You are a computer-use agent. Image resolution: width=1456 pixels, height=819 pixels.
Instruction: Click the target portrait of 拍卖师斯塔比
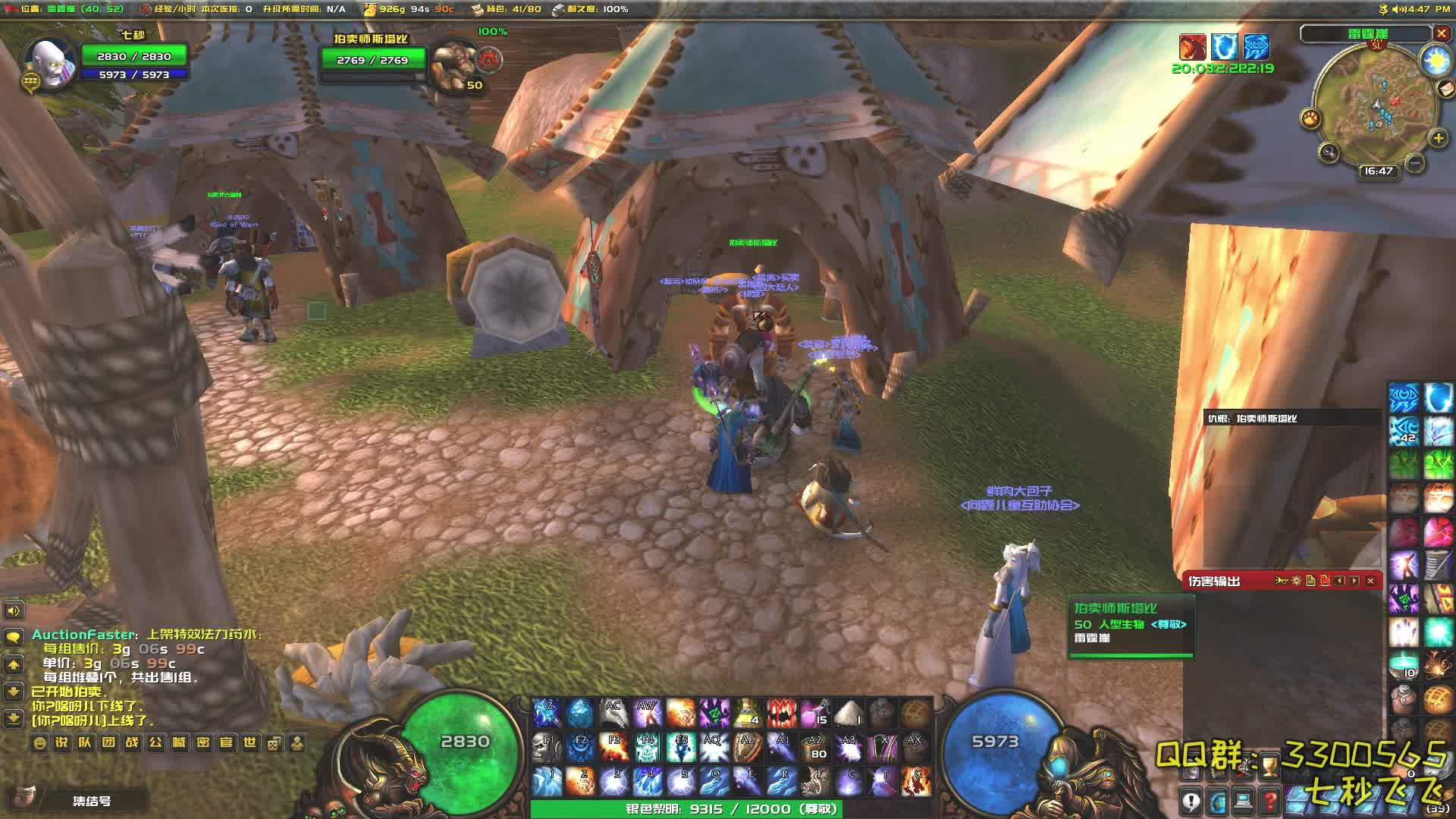[453, 64]
